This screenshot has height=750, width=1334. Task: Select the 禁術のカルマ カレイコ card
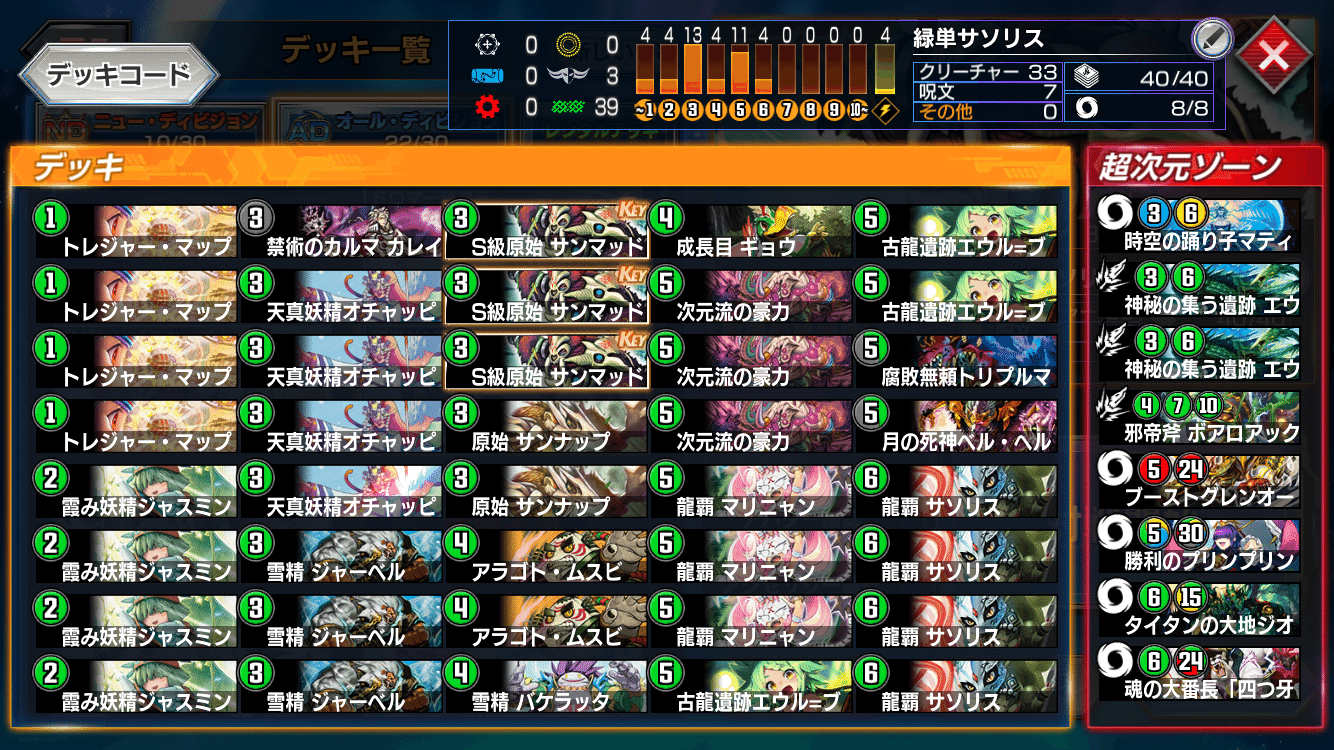coord(342,232)
